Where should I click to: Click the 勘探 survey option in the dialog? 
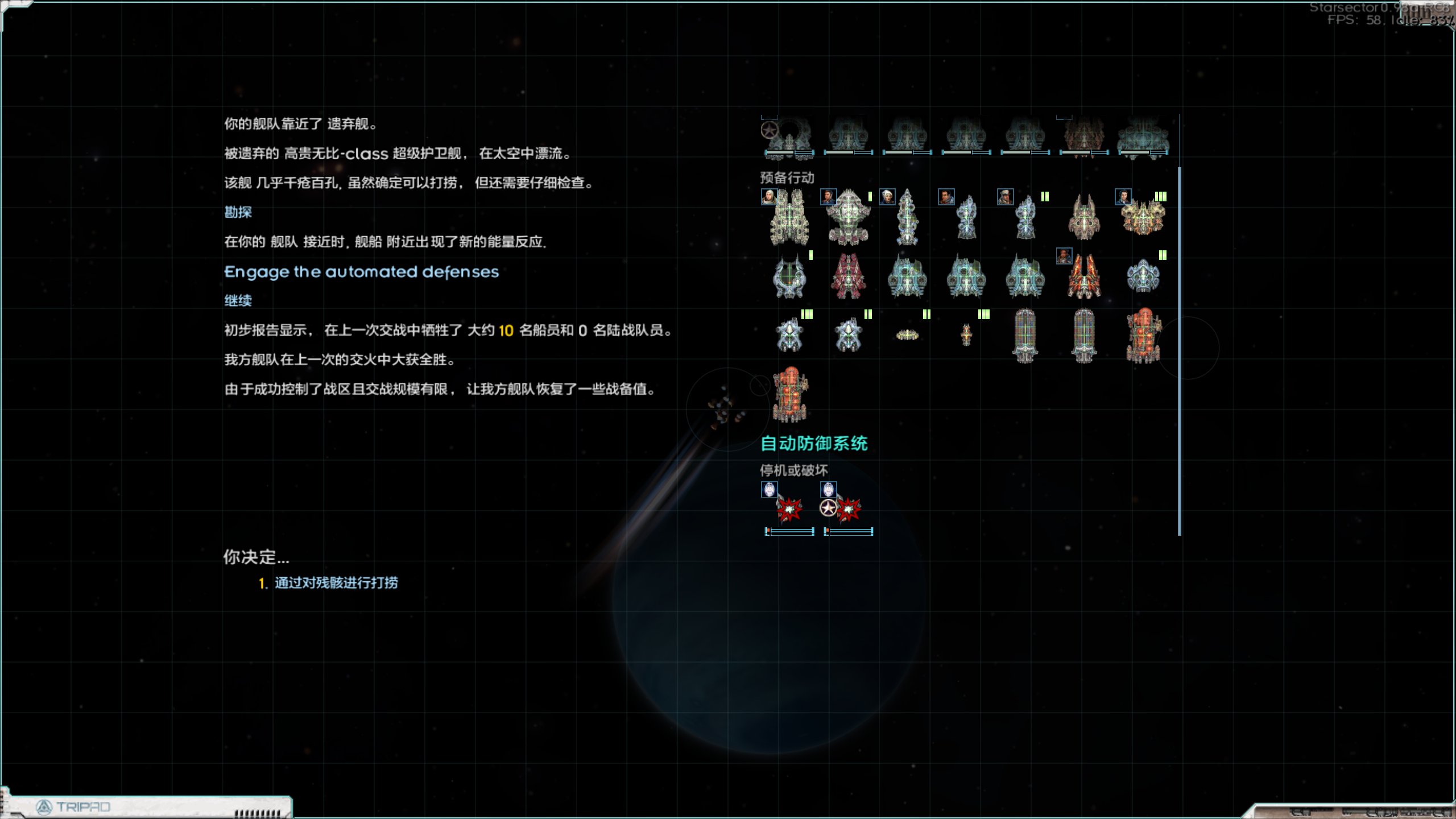point(239,212)
